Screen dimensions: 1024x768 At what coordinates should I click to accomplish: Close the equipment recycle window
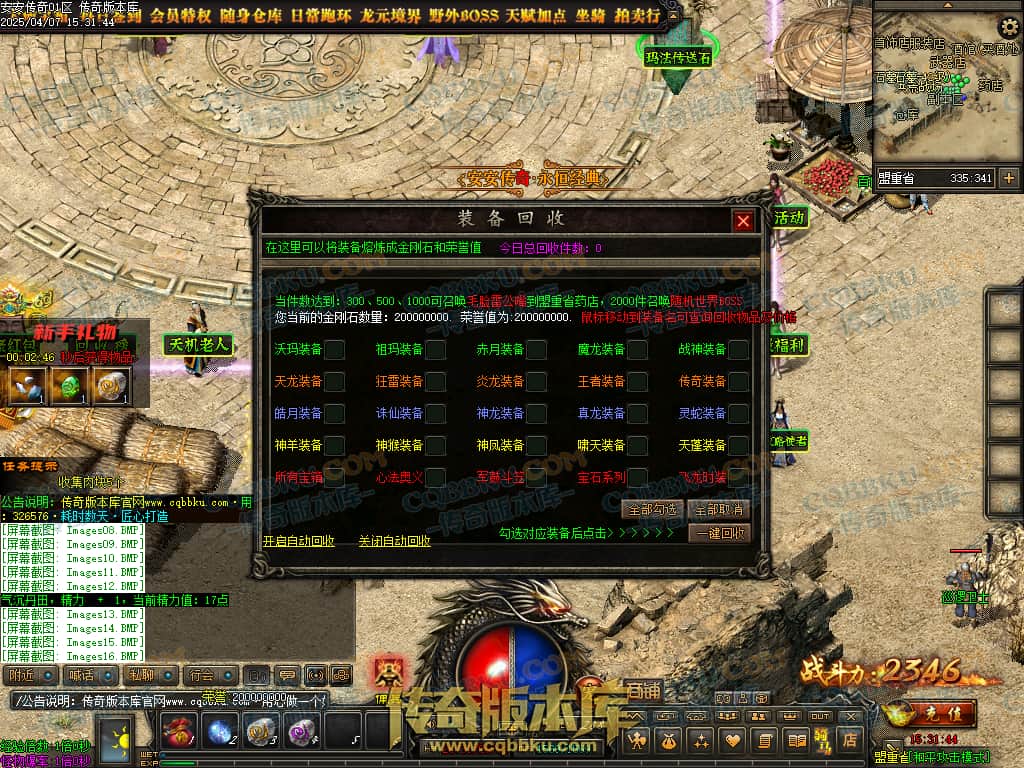742,221
